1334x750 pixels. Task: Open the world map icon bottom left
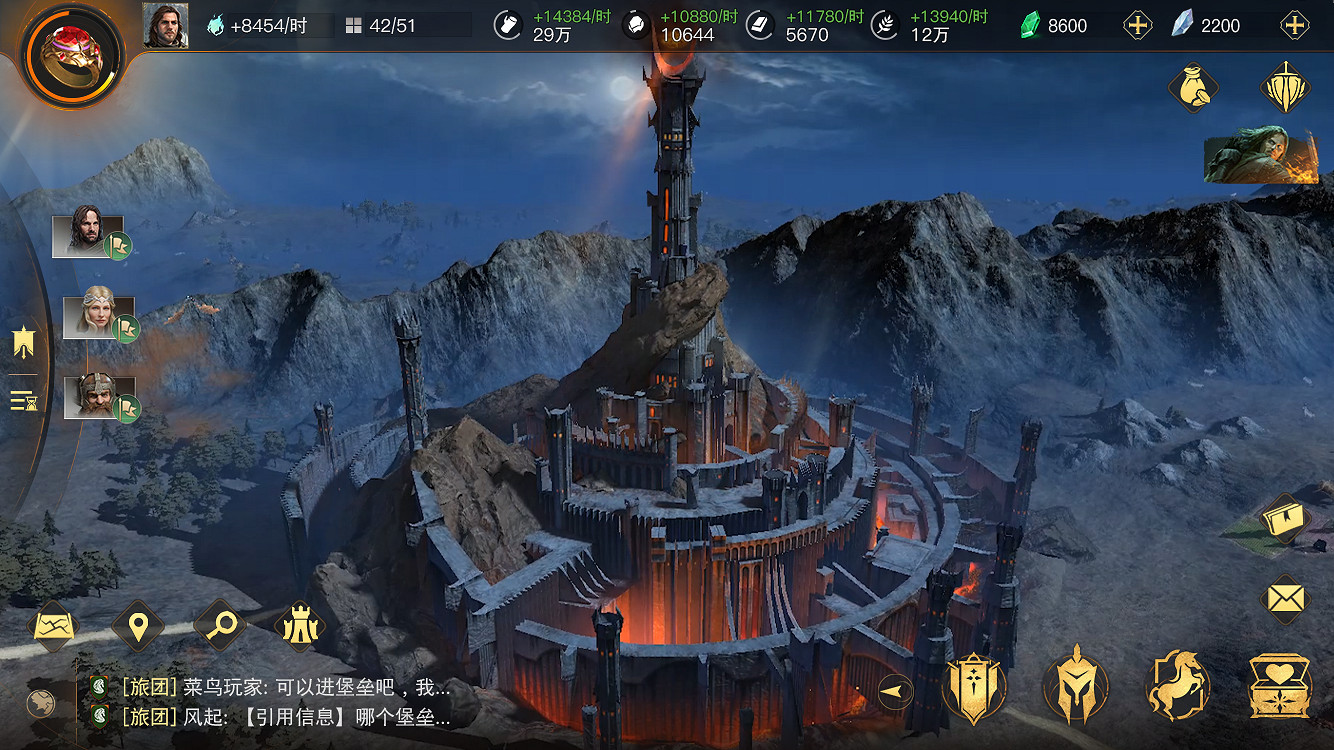(56, 625)
